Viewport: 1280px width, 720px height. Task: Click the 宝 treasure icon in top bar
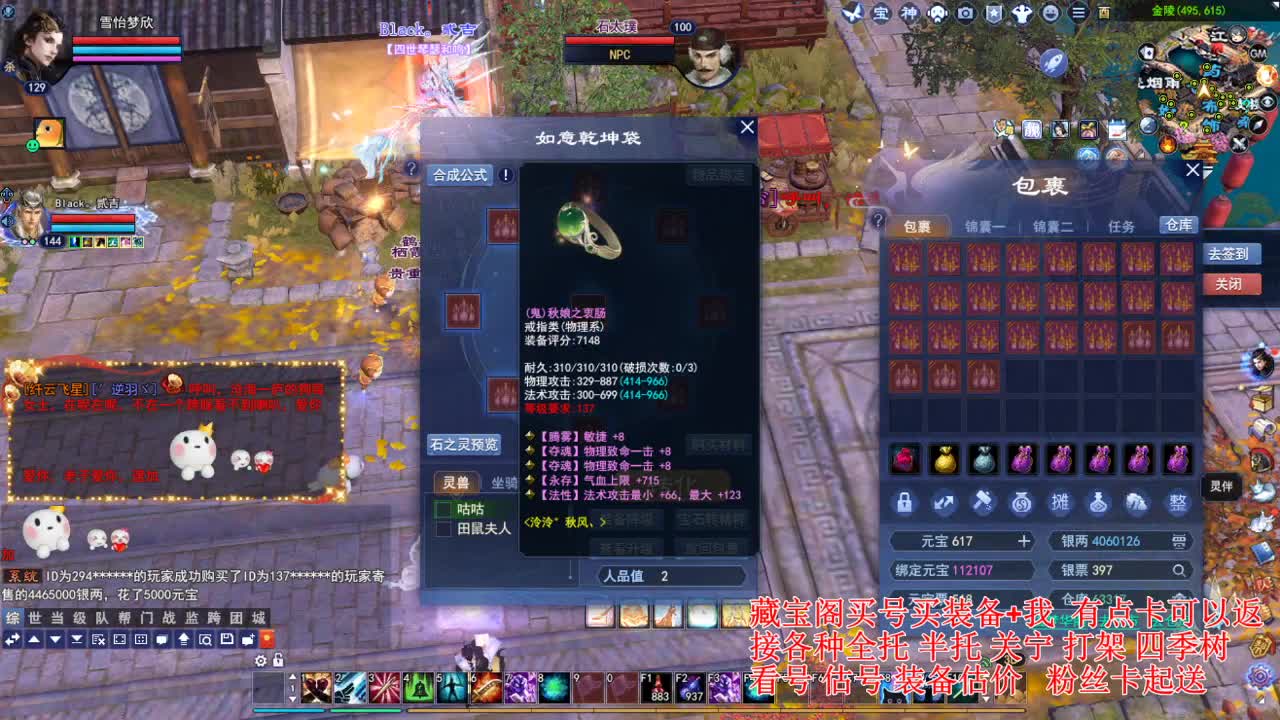(880, 13)
